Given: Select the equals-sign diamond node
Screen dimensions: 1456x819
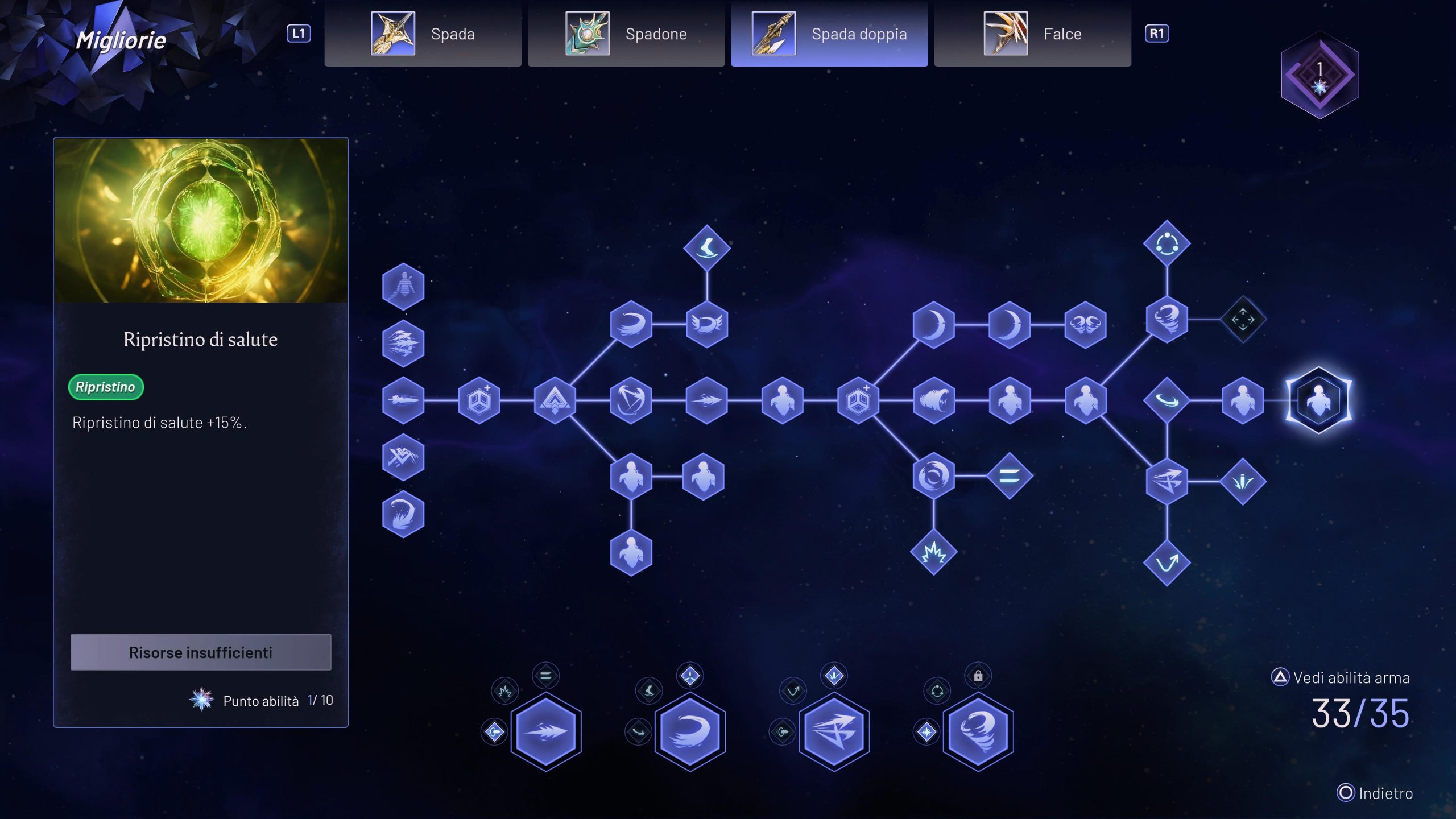Looking at the screenshot, I should click(x=1010, y=477).
